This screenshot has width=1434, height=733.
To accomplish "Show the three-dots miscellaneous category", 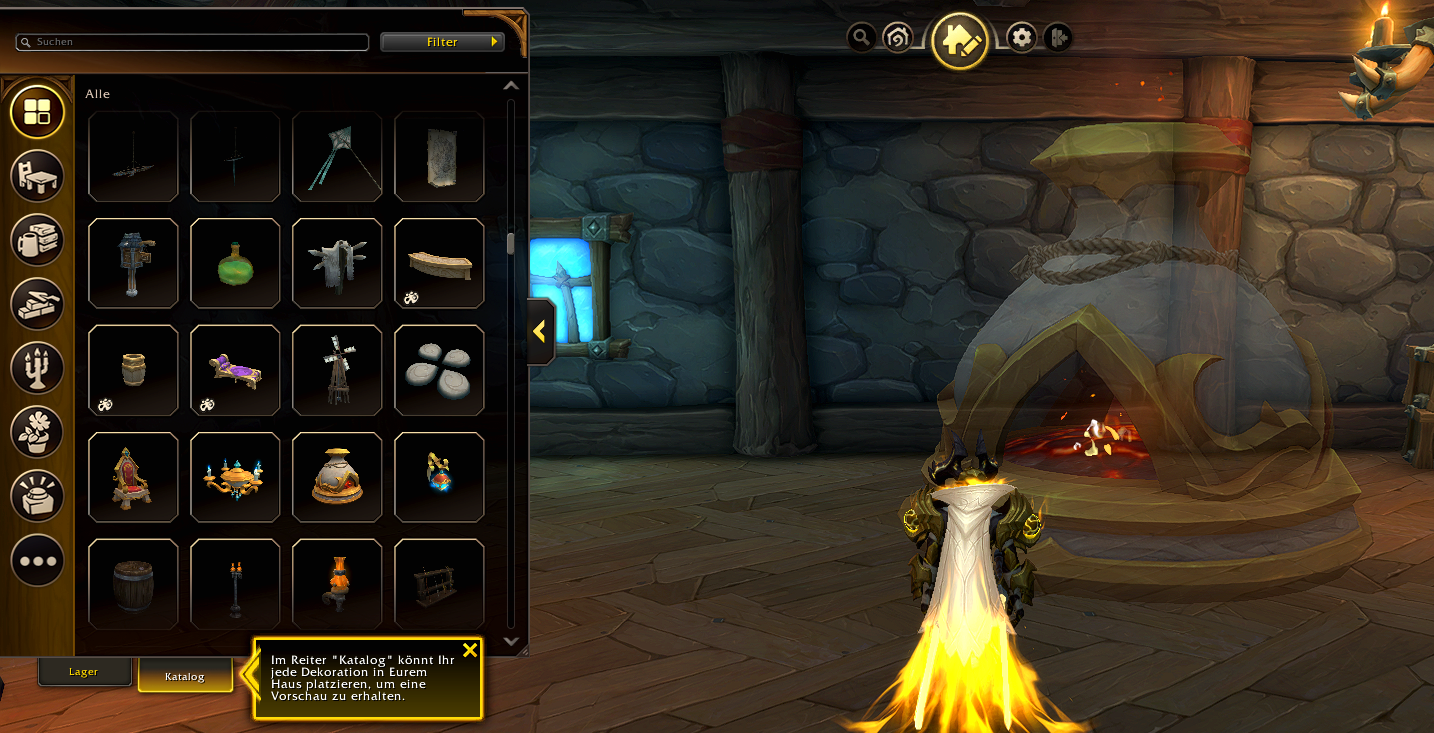I will point(38,560).
